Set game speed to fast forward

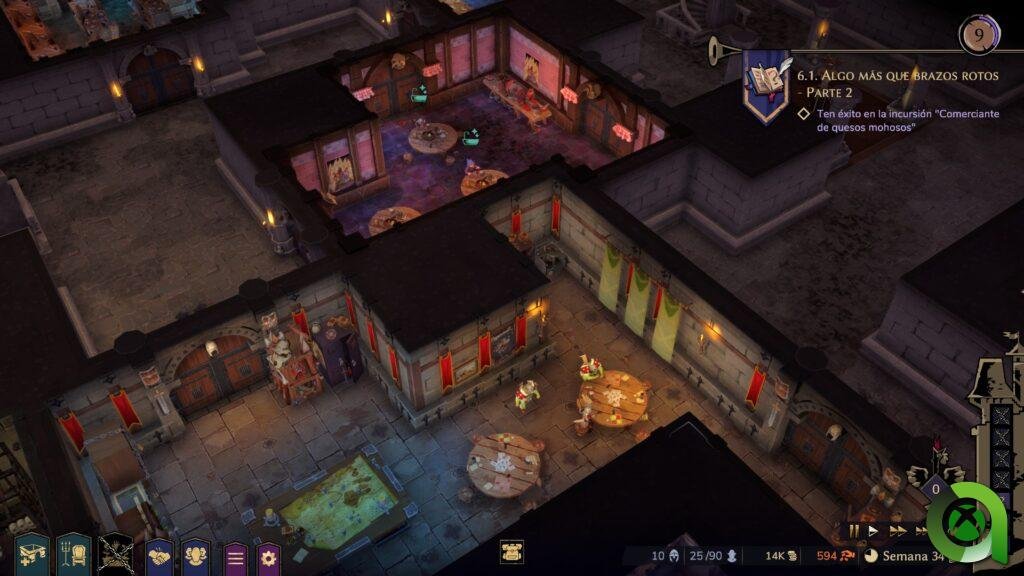pyautogui.click(x=897, y=531)
